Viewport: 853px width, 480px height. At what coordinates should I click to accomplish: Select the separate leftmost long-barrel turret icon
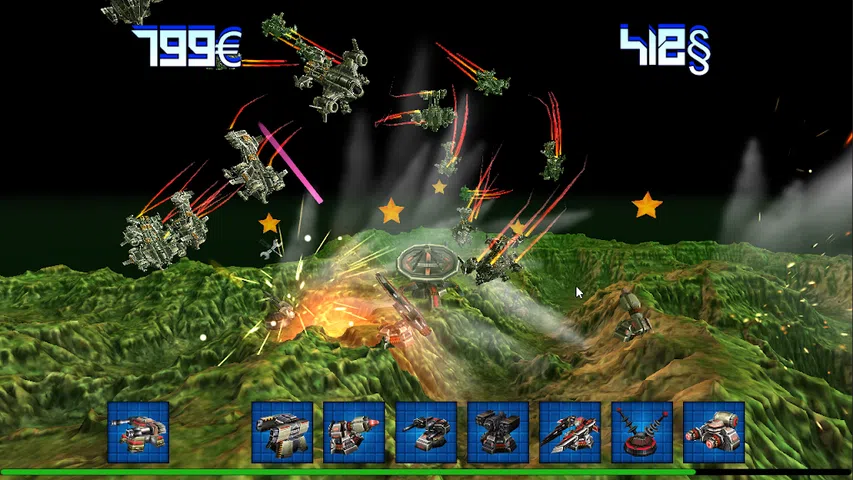[x=138, y=432]
